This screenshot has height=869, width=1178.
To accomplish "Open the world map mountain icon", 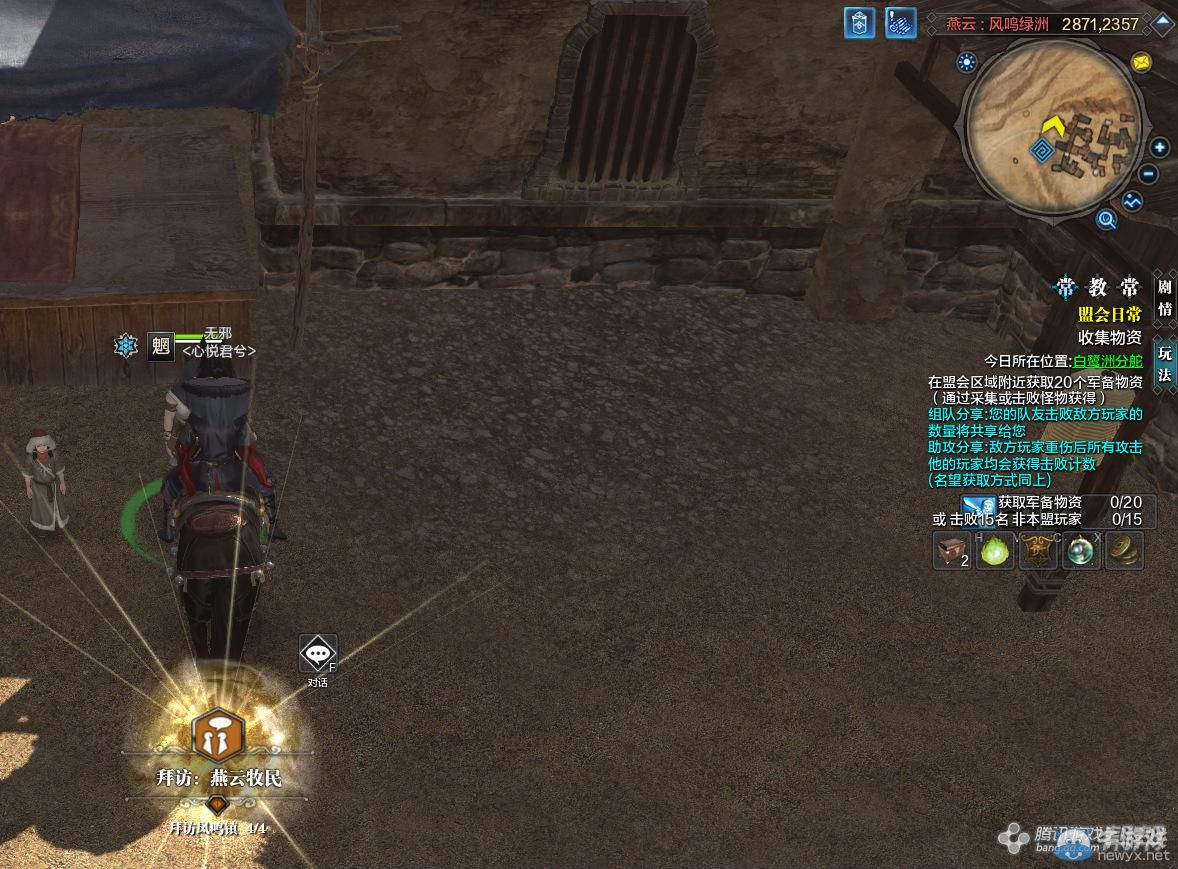I will click(x=1132, y=201).
